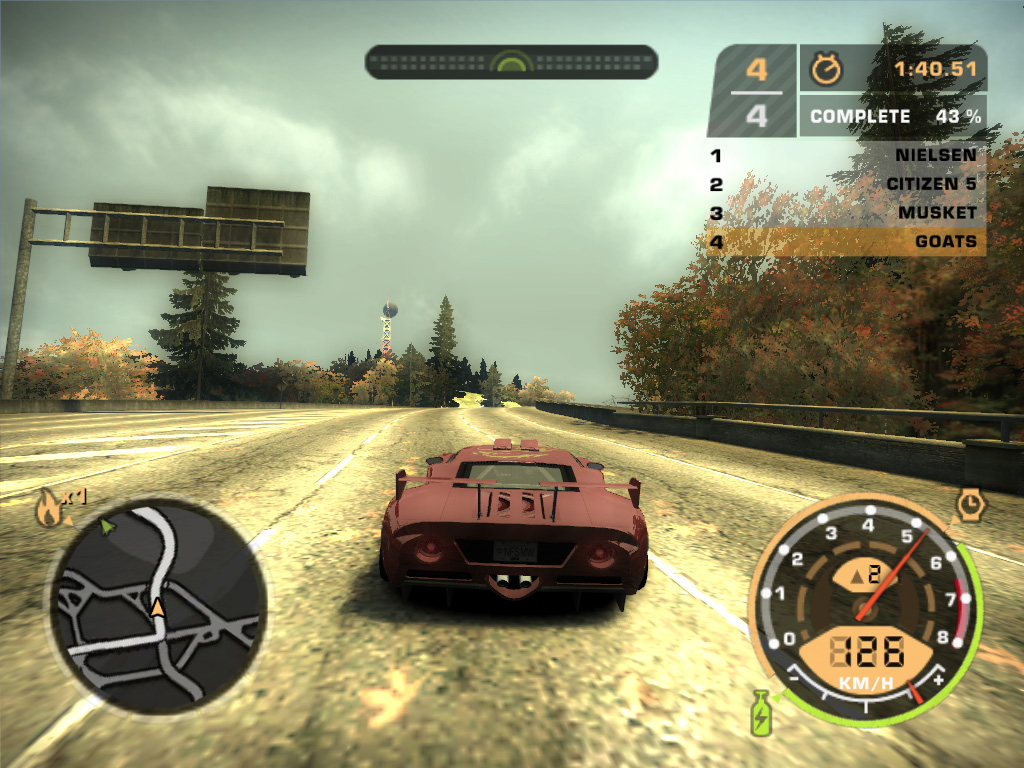This screenshot has height=768, width=1024.
Task: Click the lap stopwatch icon
Action: 826,69
